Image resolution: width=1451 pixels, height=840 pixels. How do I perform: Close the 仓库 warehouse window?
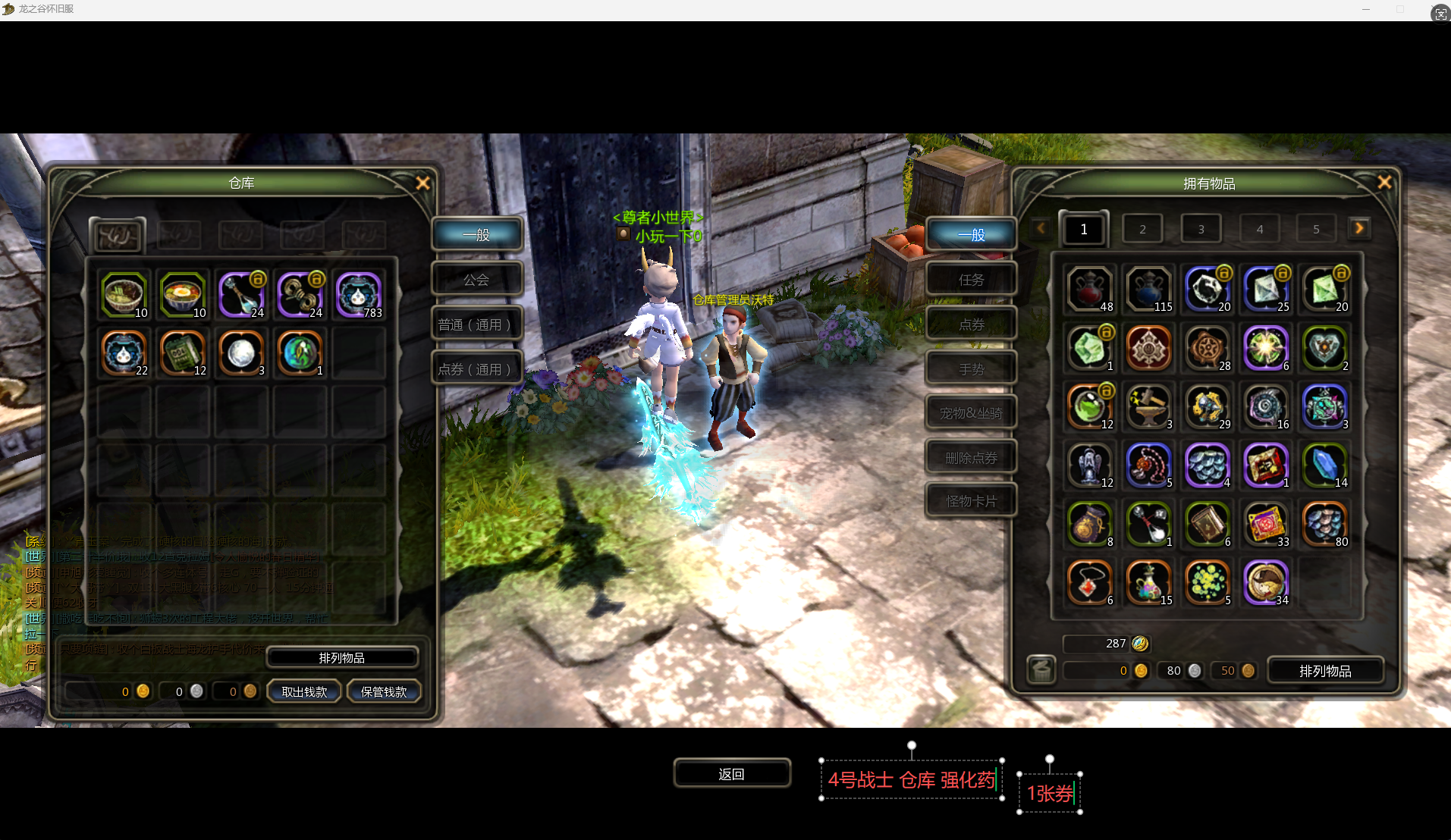[422, 183]
